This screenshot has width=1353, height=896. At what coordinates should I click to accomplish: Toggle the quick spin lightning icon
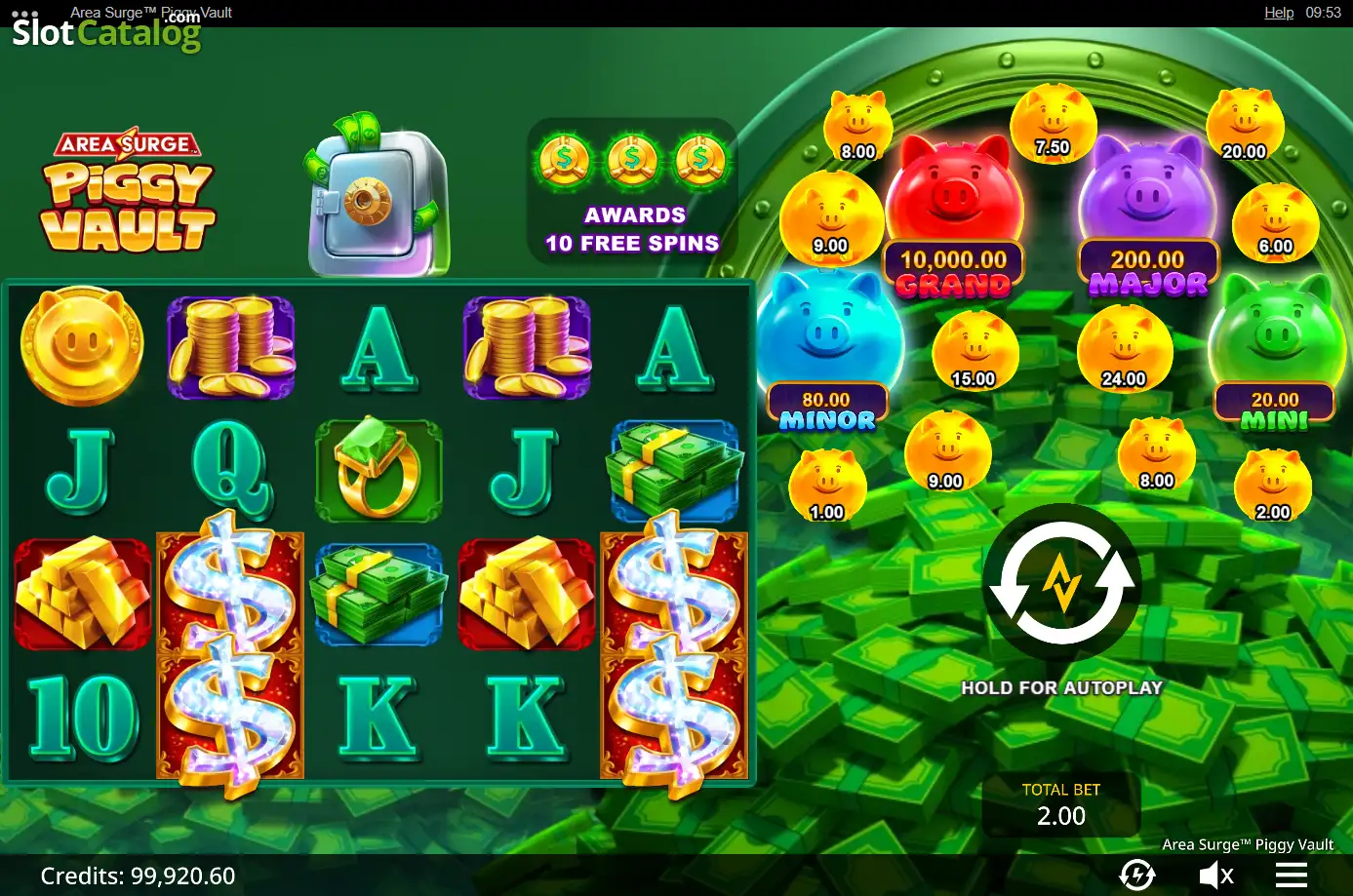[1136, 875]
